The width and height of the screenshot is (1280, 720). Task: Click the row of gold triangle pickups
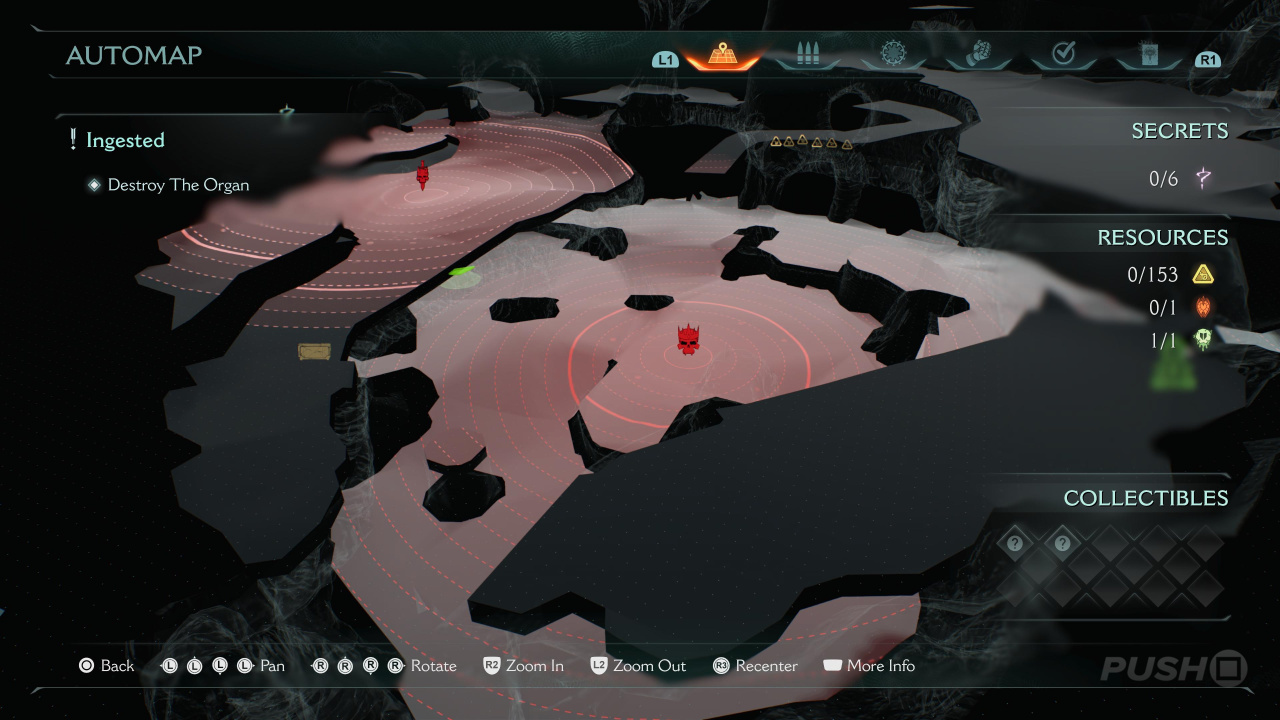click(x=811, y=142)
